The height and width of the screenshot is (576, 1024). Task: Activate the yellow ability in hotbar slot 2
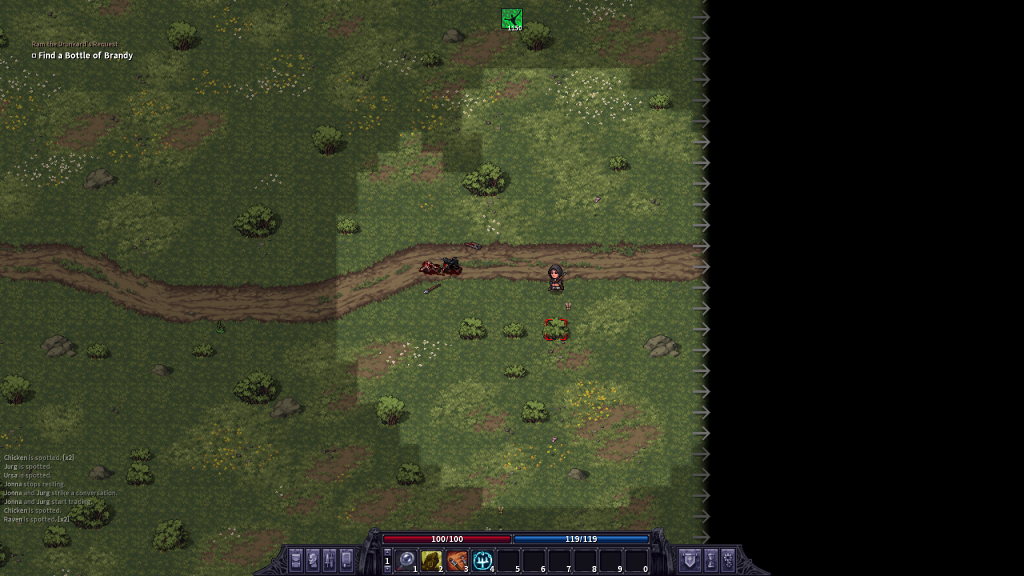432,560
